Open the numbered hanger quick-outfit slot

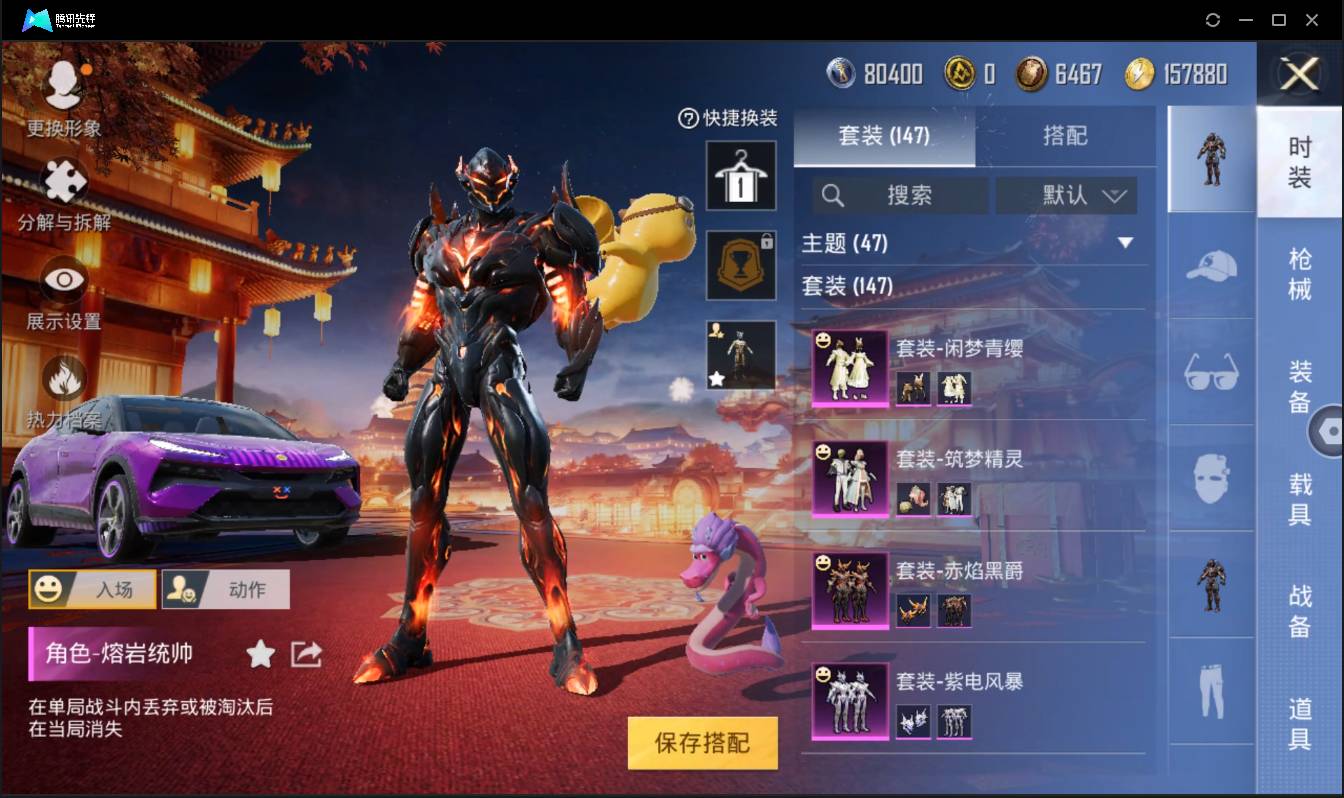[x=741, y=174]
